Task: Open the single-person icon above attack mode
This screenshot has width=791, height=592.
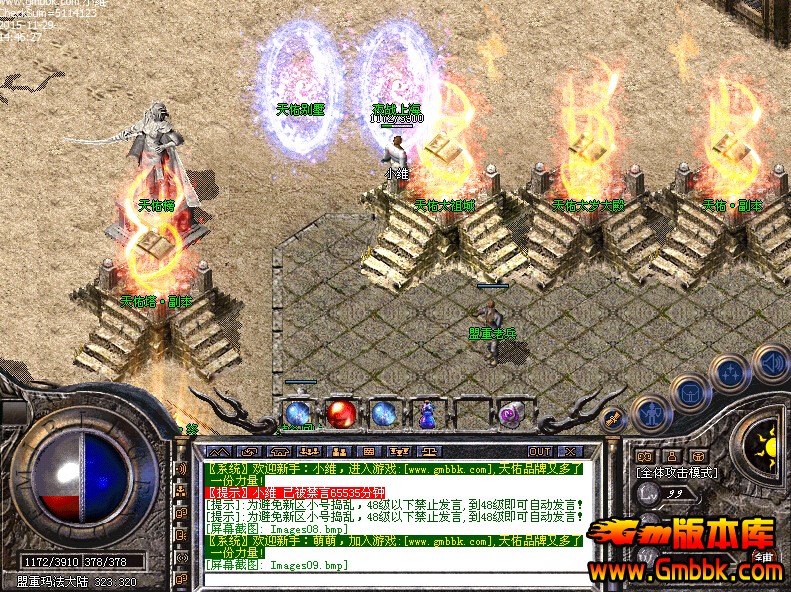Action: click(x=671, y=456)
